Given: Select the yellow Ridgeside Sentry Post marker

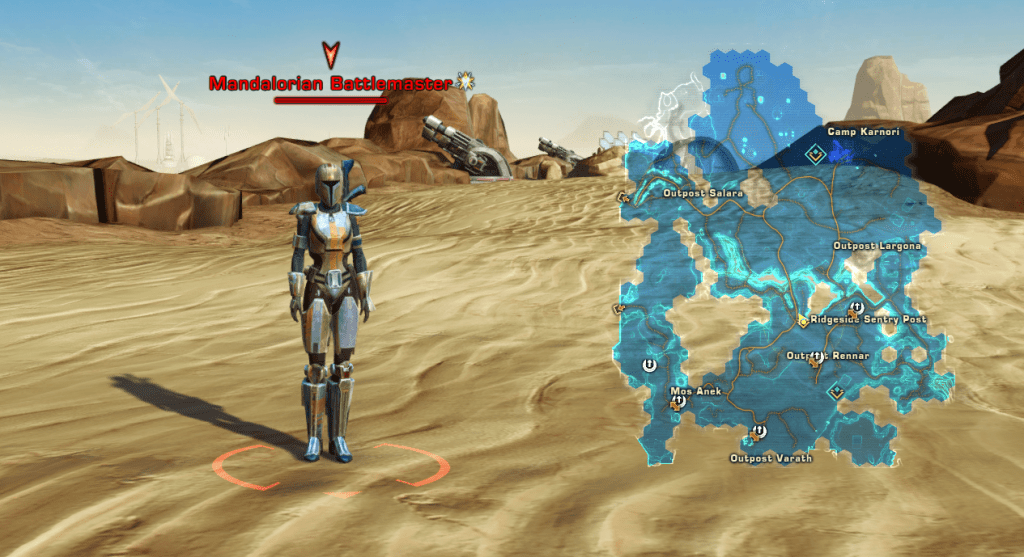Looking at the screenshot, I should (802, 321).
